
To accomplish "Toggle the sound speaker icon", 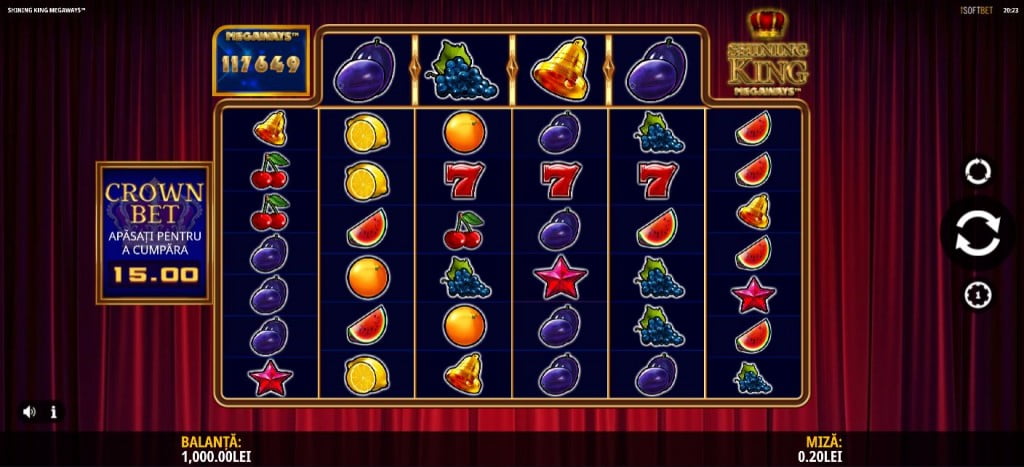I will (x=29, y=411).
